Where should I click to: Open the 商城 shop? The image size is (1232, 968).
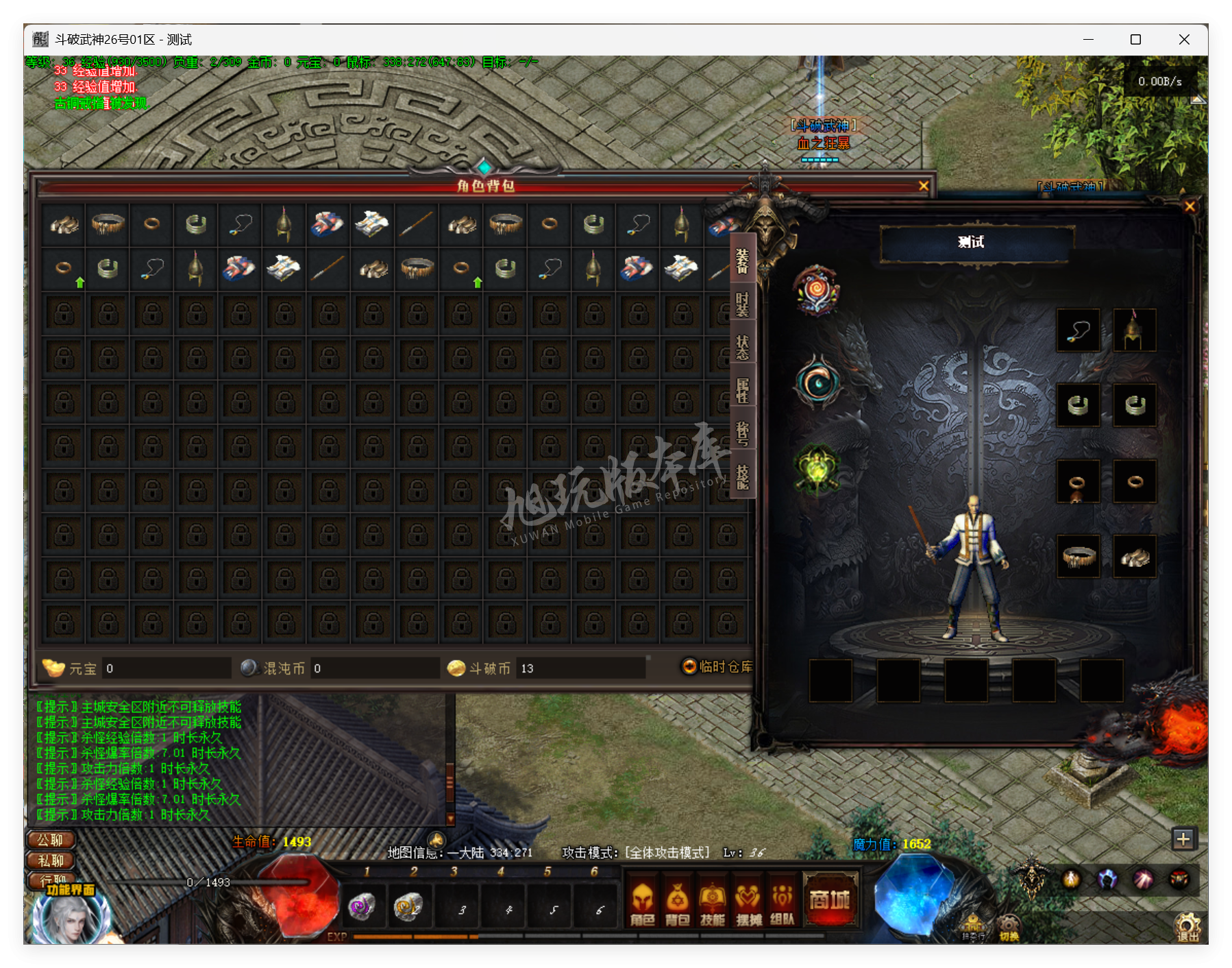(830, 899)
